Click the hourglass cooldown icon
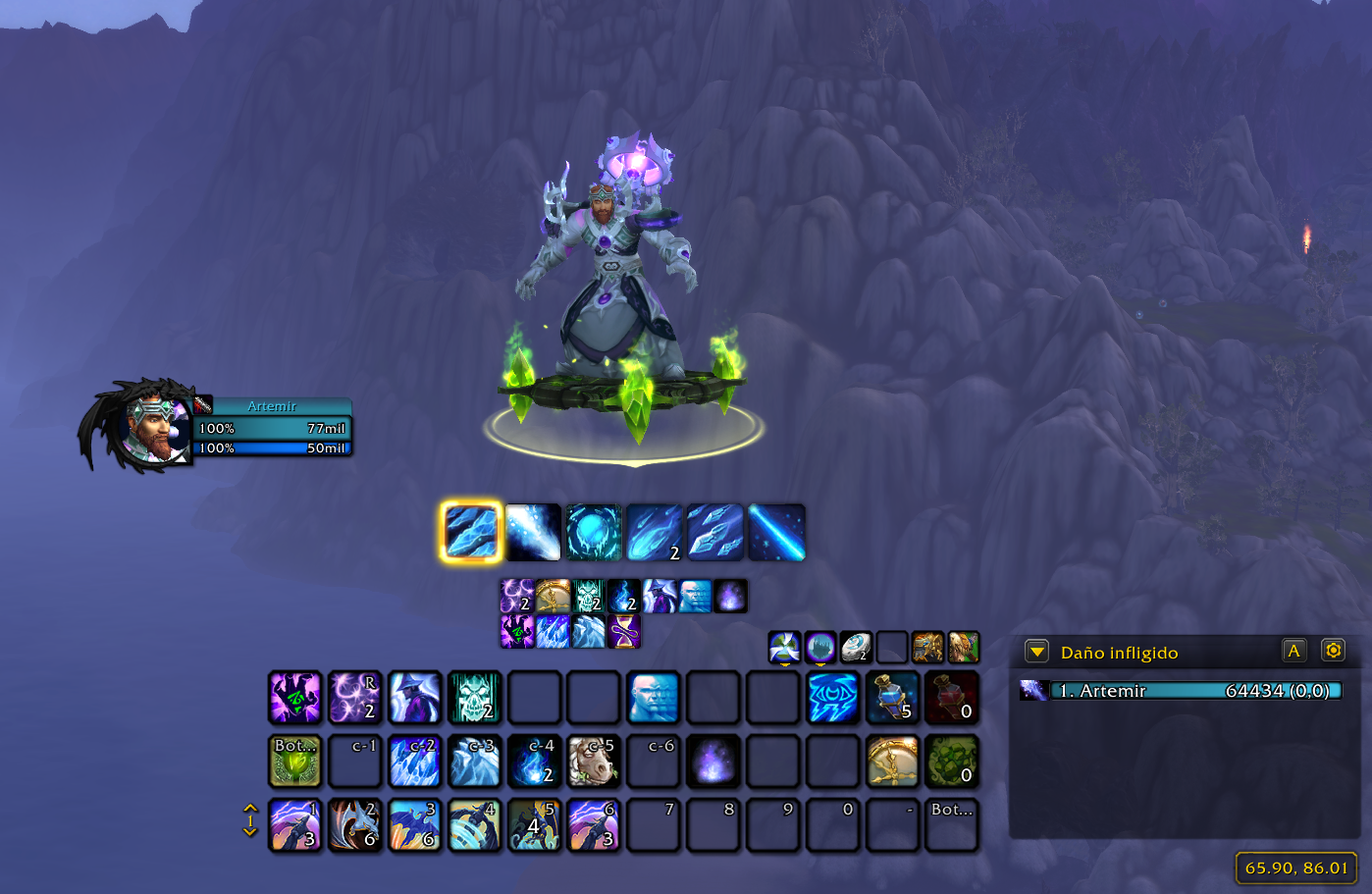1372x894 pixels. 624,632
